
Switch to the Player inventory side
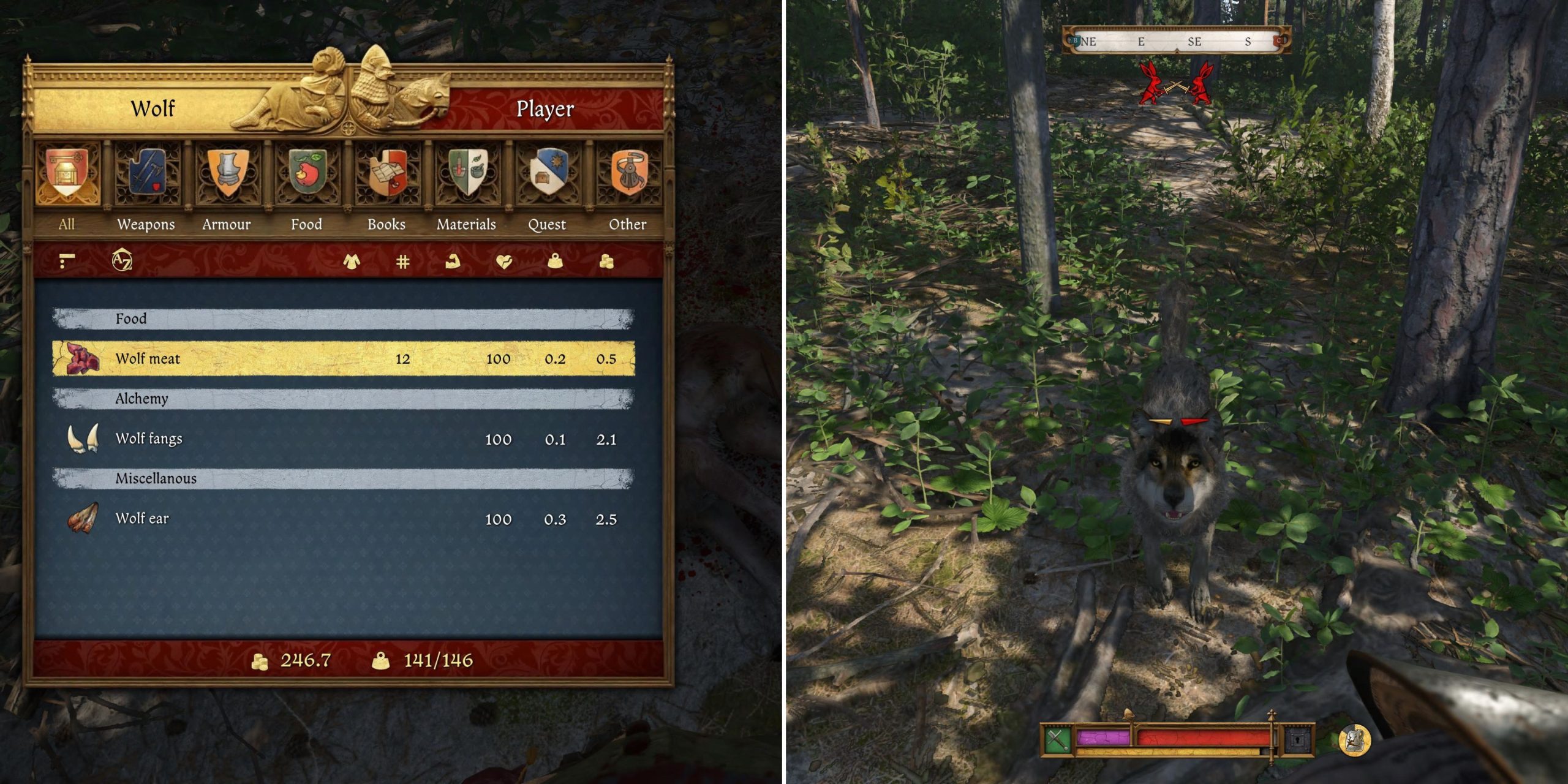point(545,109)
